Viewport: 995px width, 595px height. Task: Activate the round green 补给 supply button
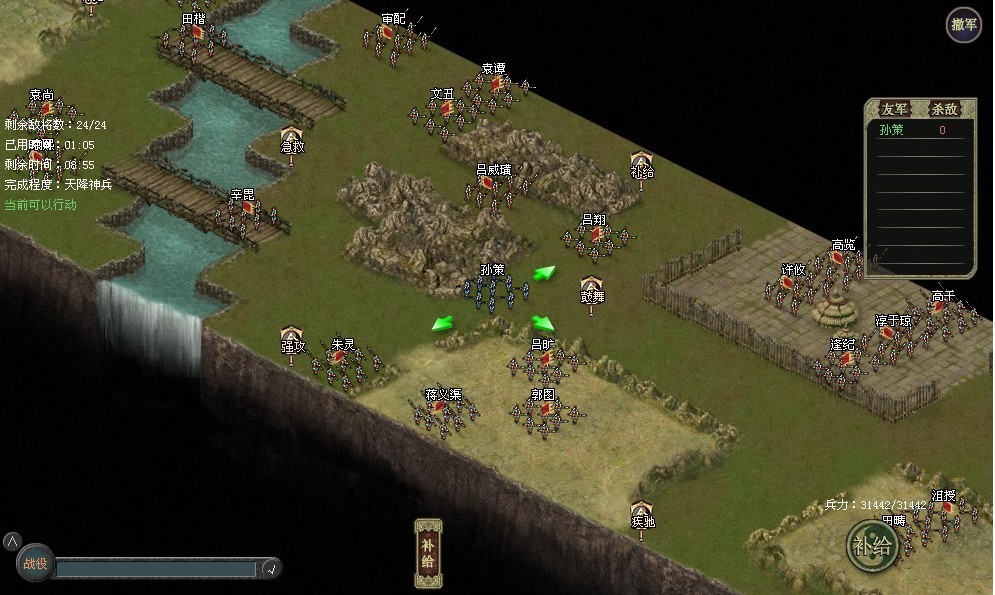[x=870, y=545]
